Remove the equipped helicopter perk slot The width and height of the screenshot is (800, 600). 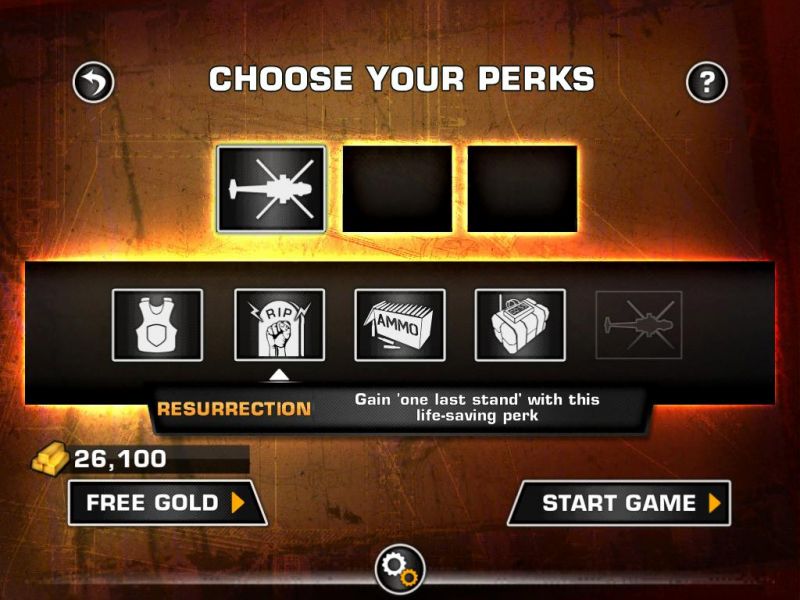click(272, 189)
